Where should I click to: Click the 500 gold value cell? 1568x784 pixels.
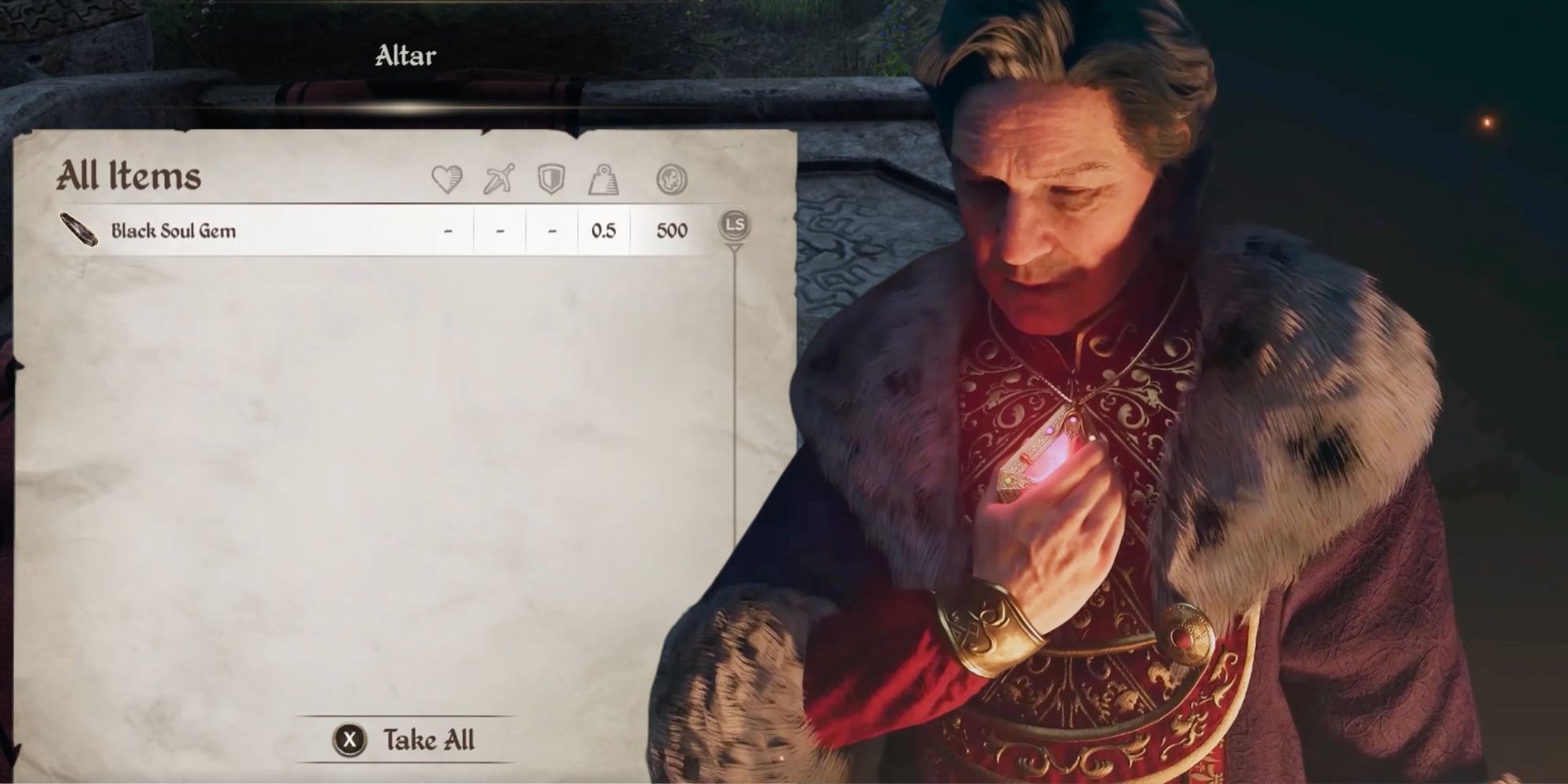(670, 230)
